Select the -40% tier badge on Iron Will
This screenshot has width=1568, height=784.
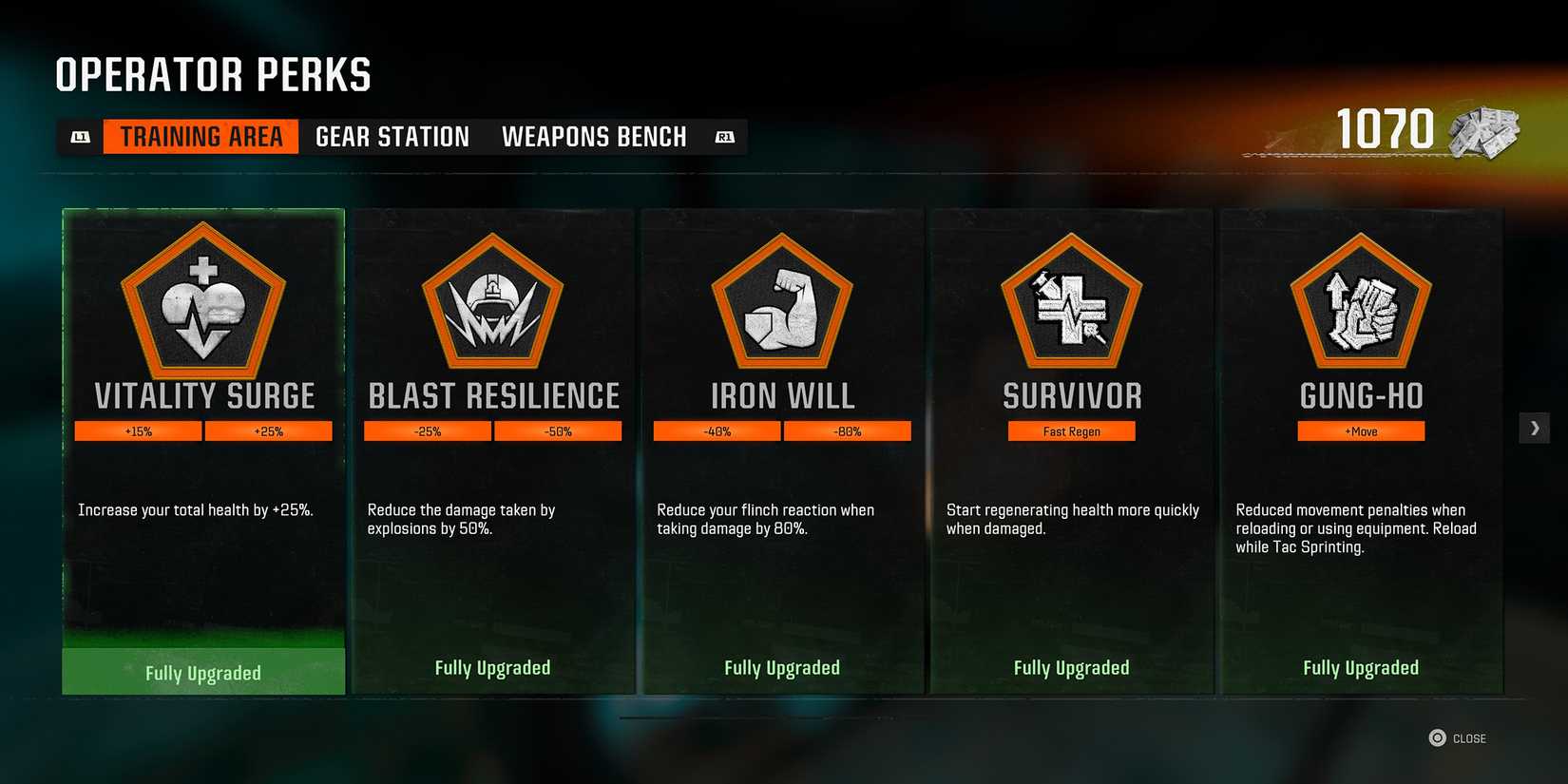tap(717, 430)
